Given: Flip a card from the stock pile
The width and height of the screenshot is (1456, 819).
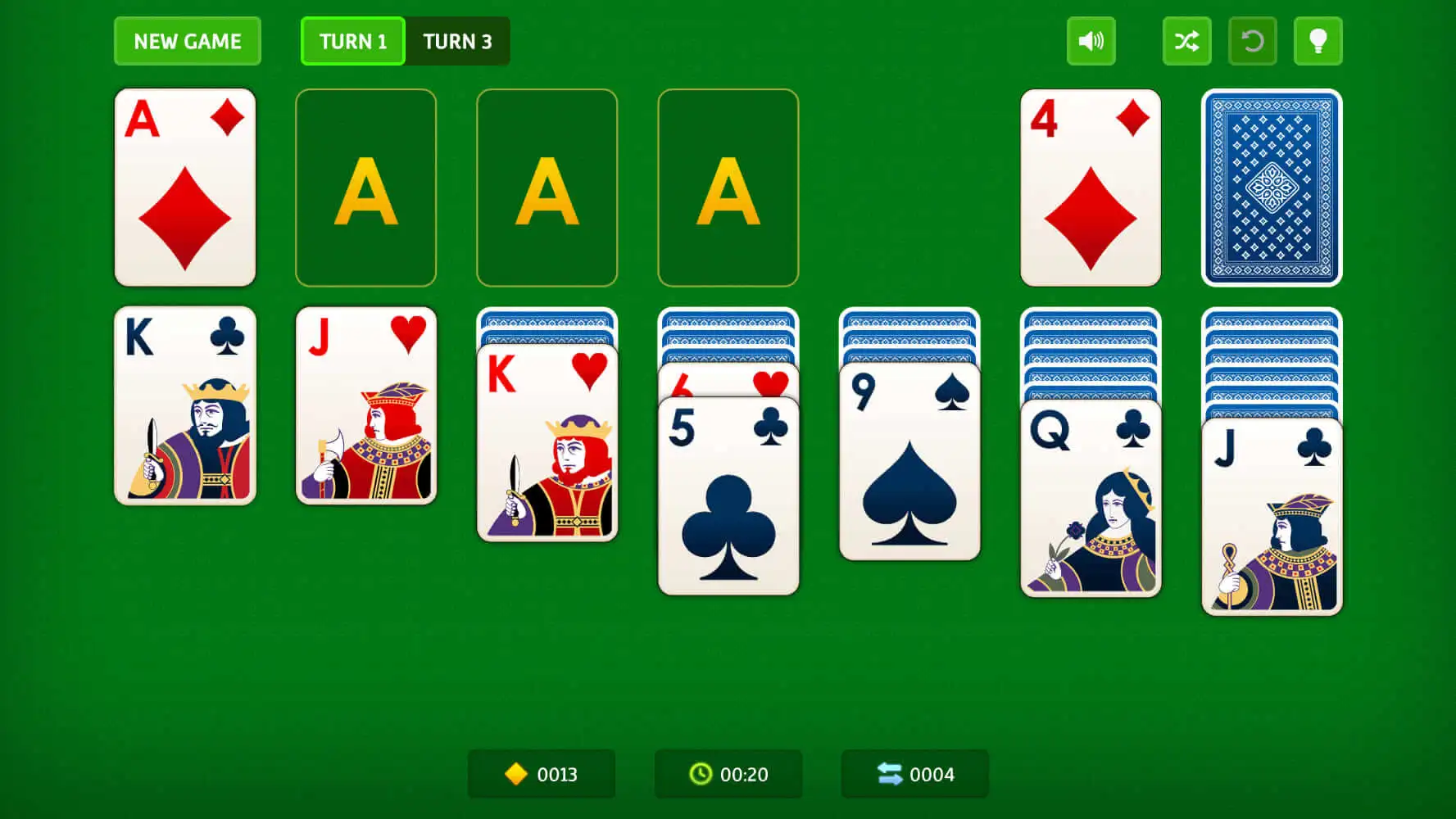Looking at the screenshot, I should point(1272,188).
